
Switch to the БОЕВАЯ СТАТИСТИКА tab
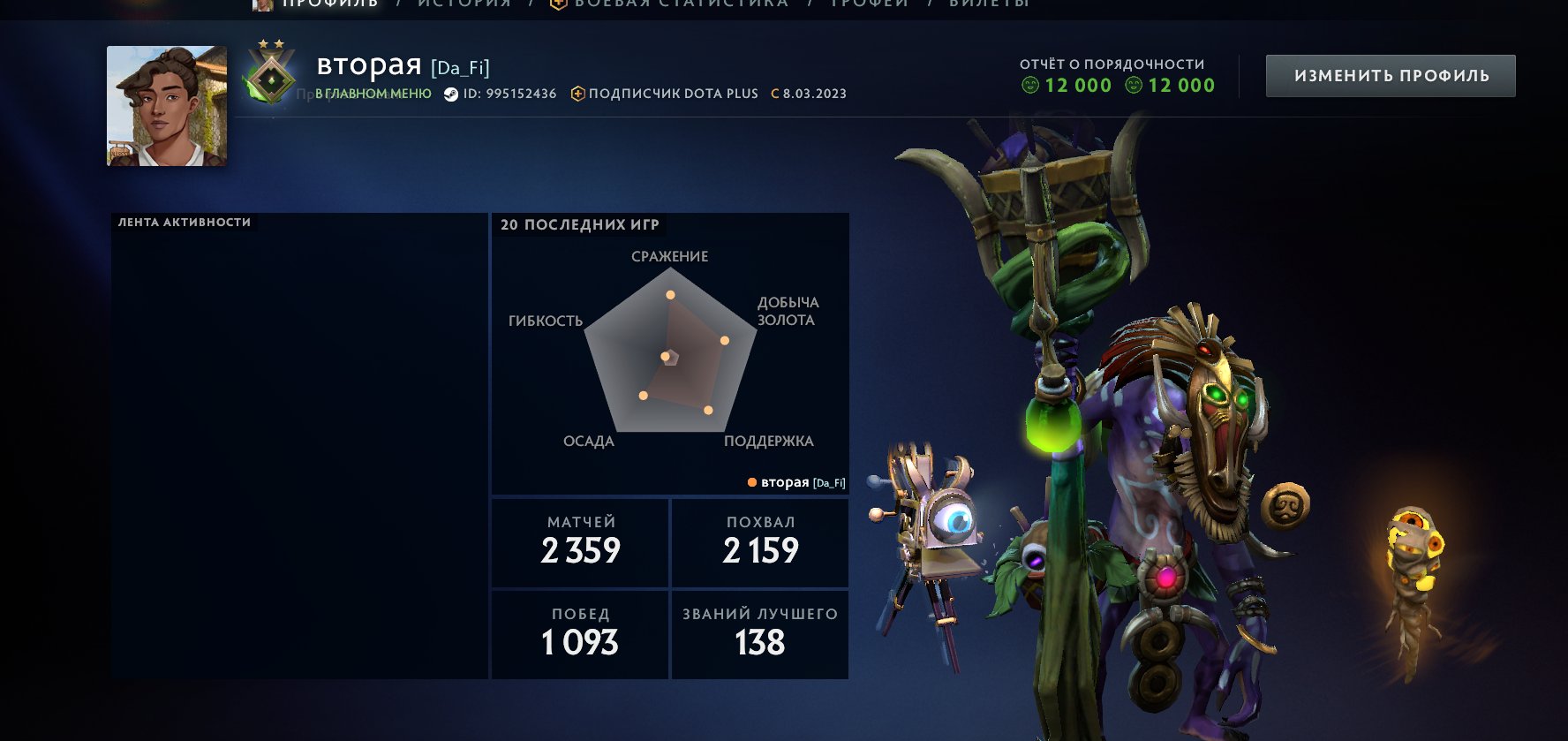pyautogui.click(x=680, y=4)
